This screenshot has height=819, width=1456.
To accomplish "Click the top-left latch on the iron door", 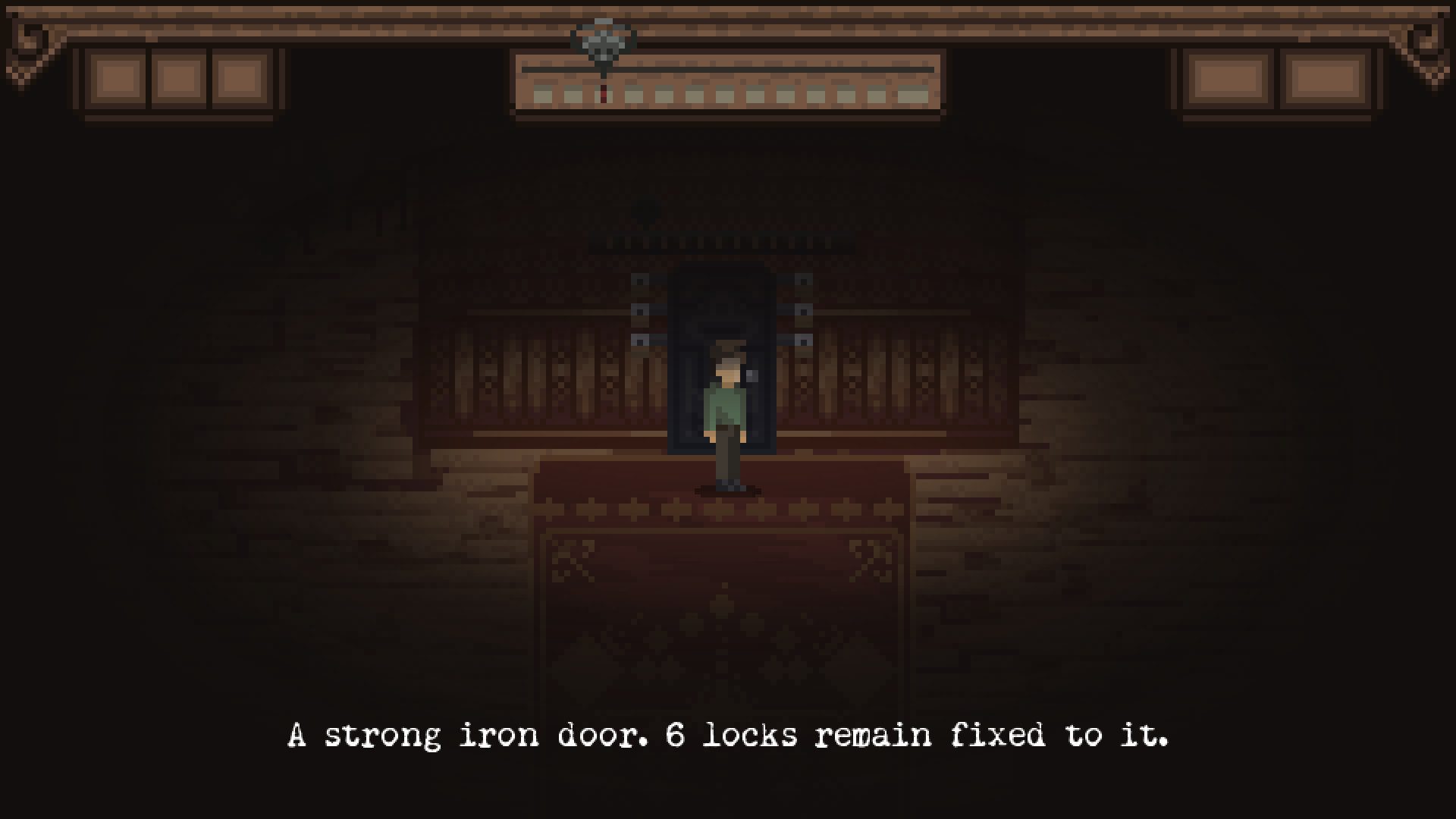I will (x=639, y=279).
